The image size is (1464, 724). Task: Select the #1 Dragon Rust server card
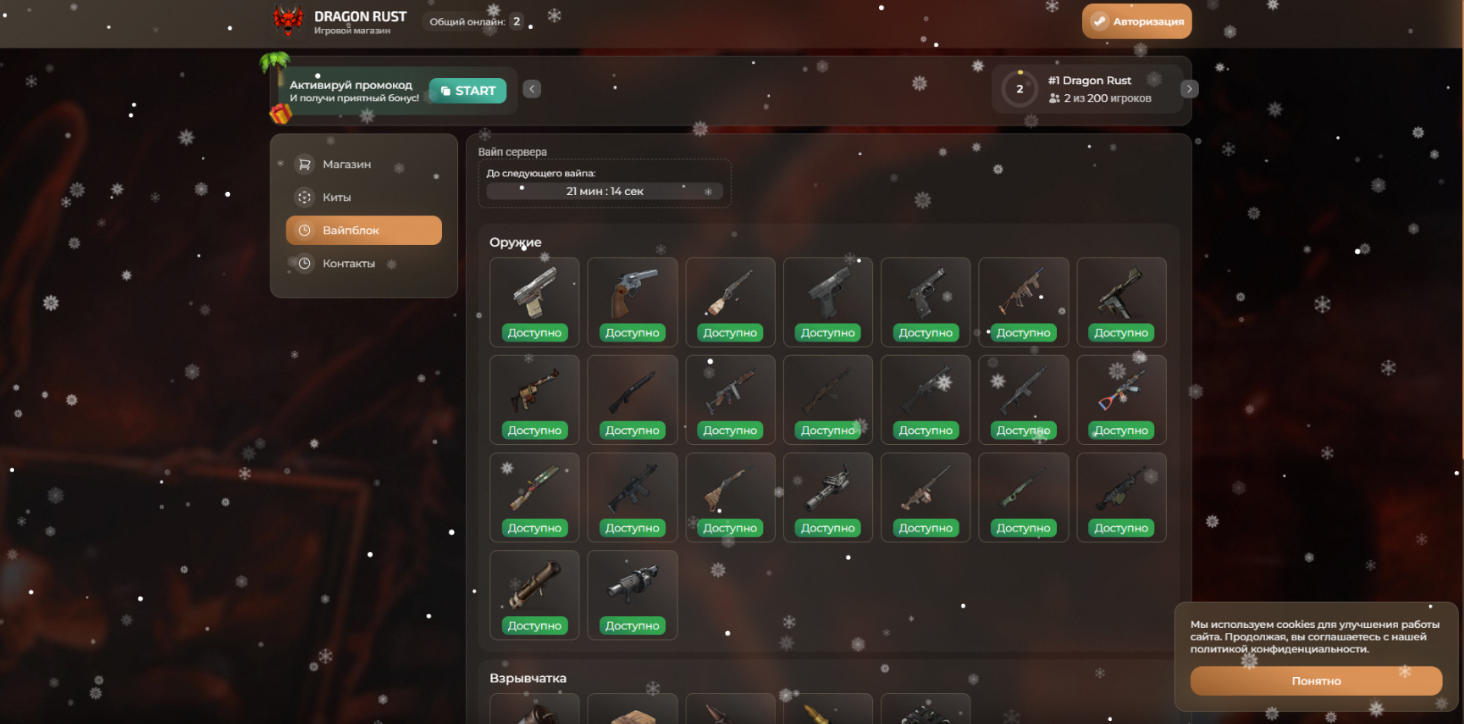pyautogui.click(x=1083, y=89)
